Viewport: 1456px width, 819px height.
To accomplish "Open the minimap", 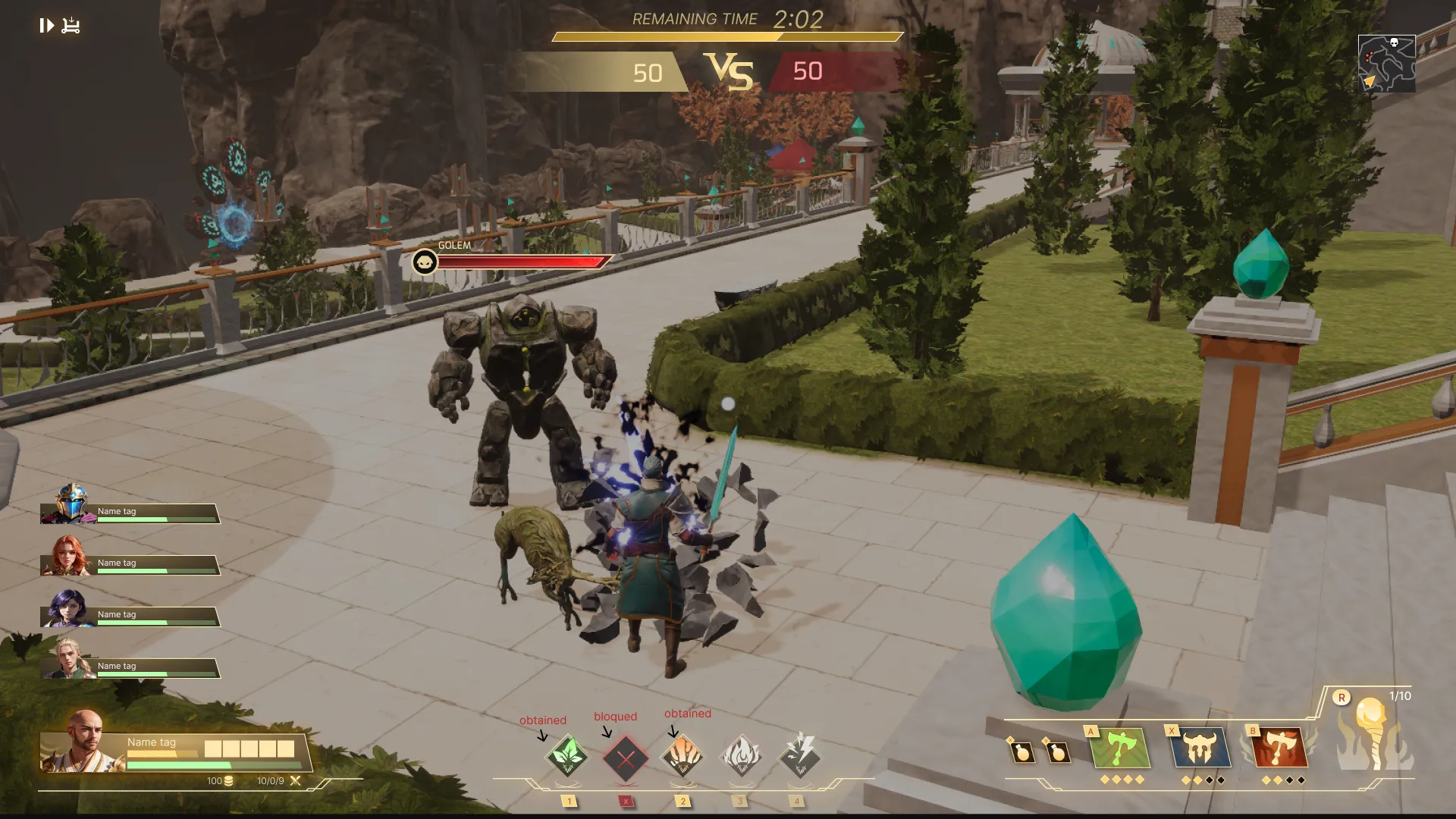I will click(1386, 64).
